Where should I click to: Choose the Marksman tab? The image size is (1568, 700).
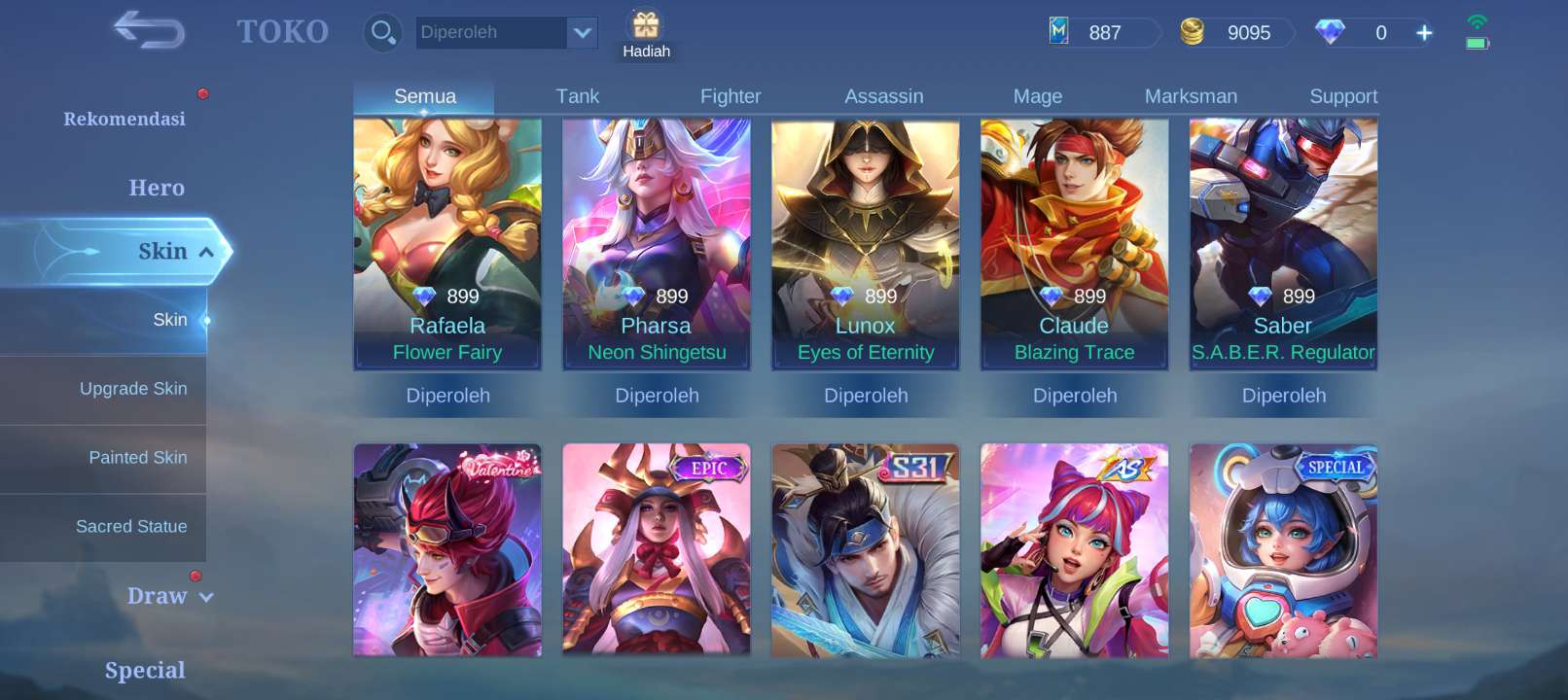pos(1191,96)
